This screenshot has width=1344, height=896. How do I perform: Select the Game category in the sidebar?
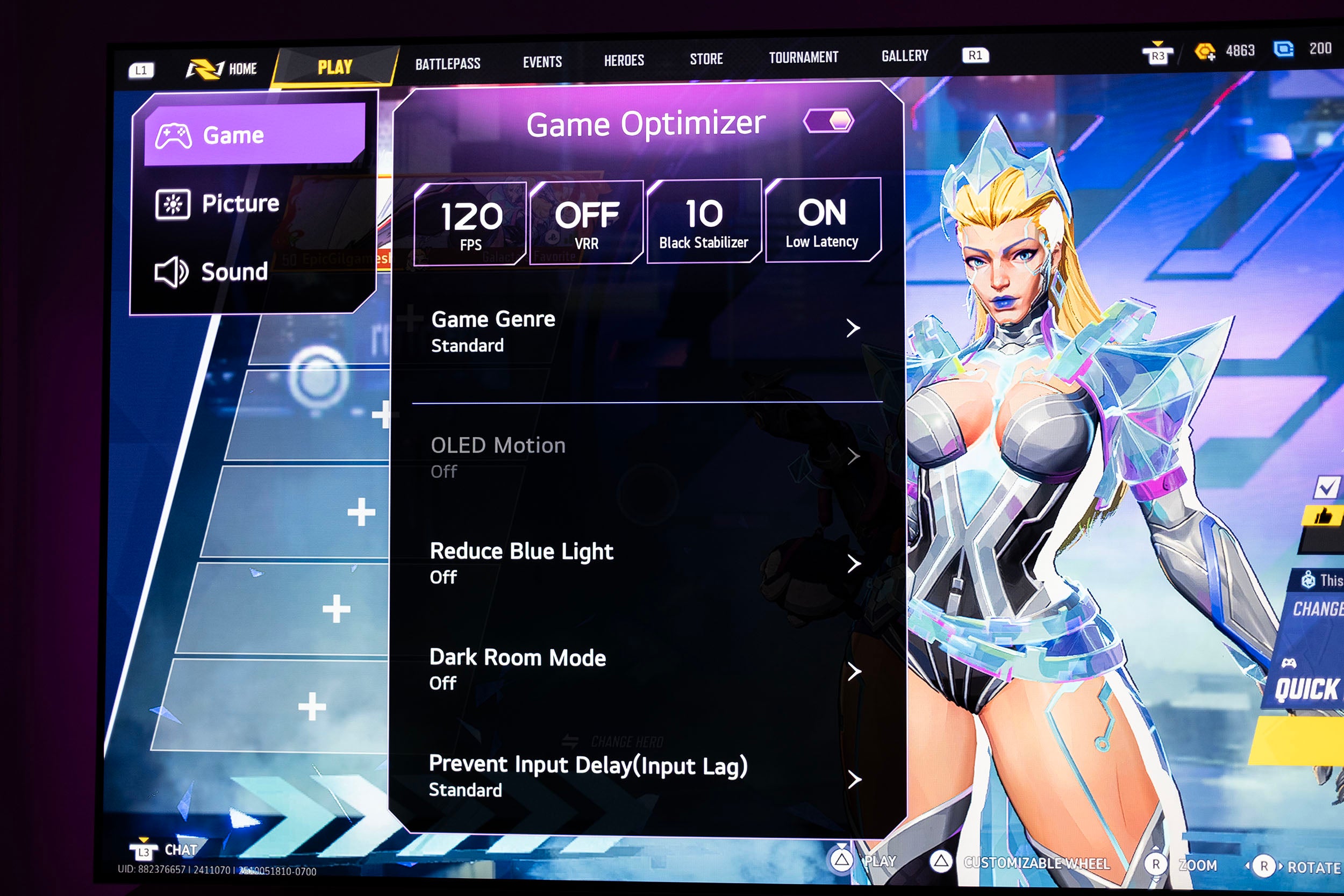254,135
